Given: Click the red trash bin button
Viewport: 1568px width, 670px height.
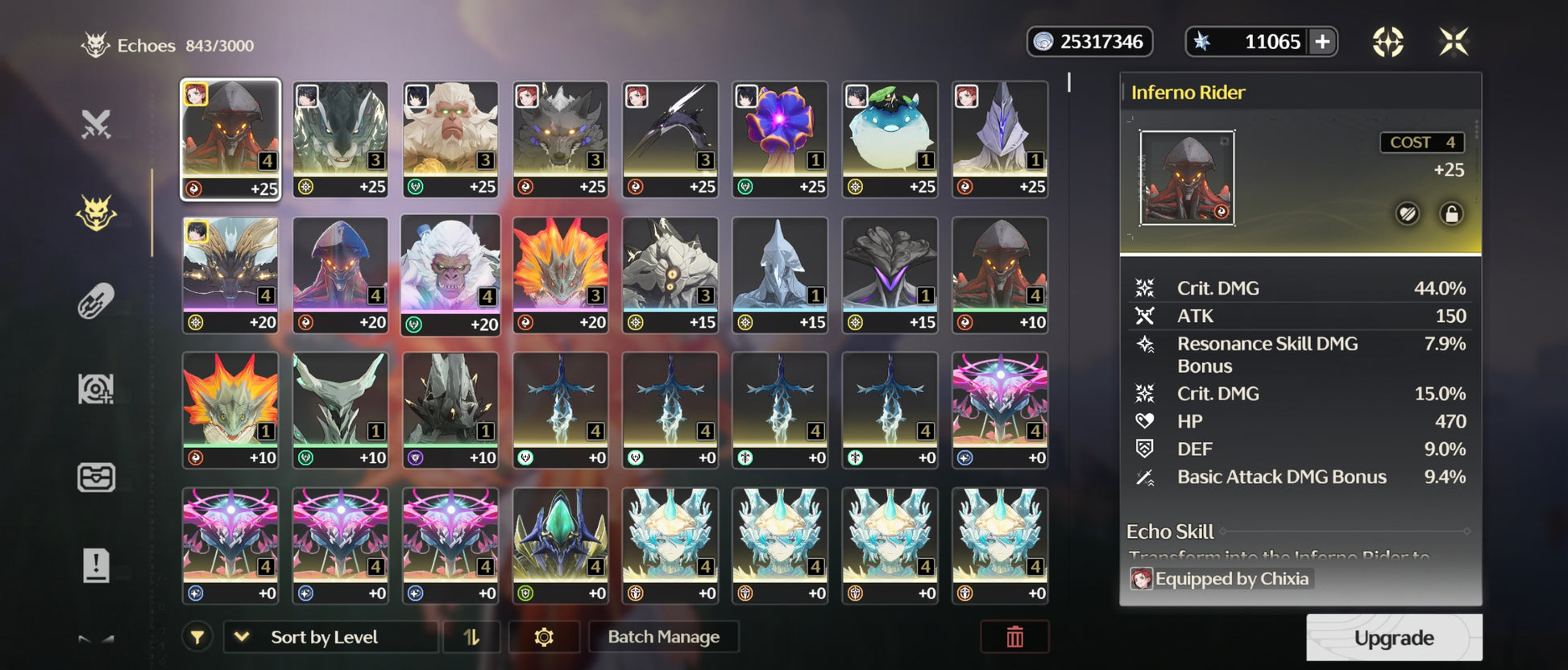Looking at the screenshot, I should coord(1014,637).
